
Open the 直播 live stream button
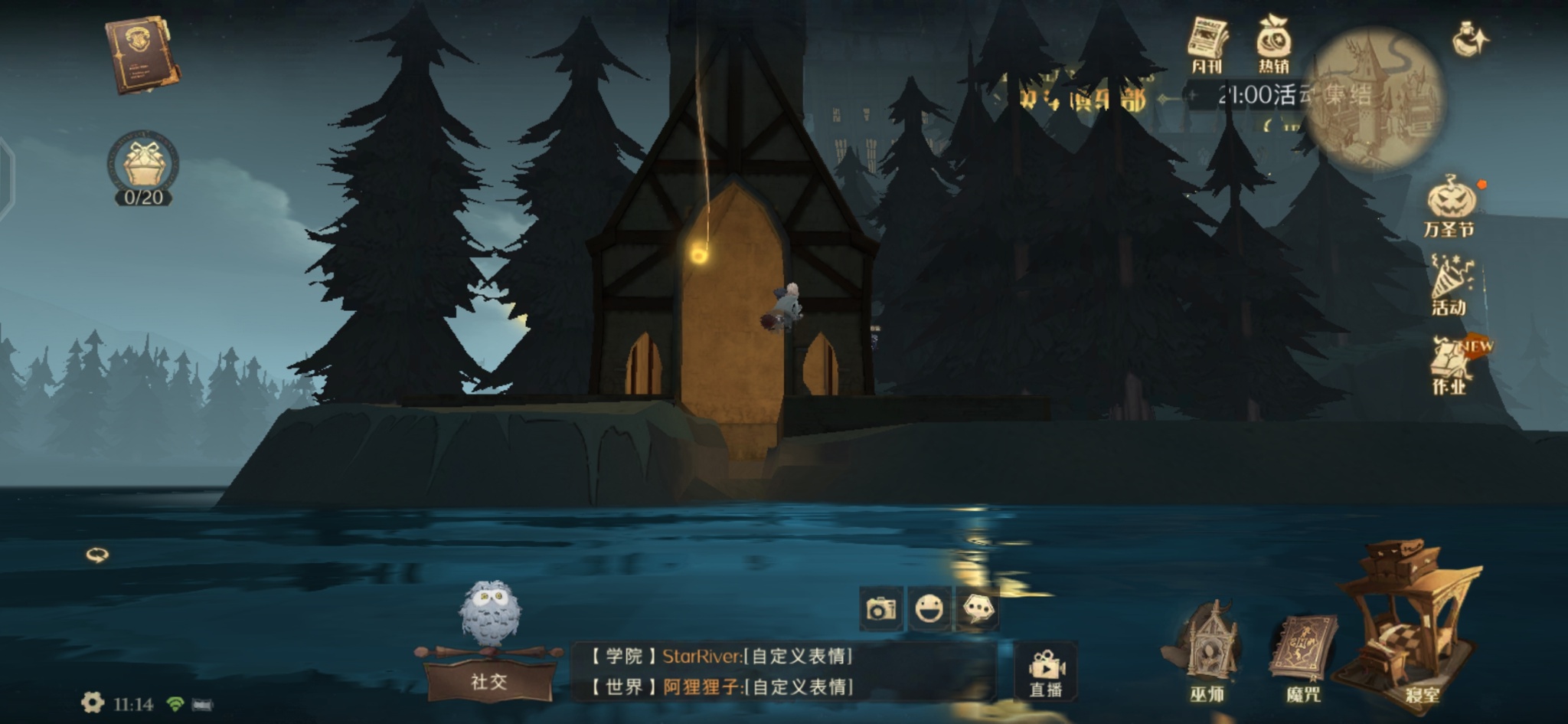tap(1046, 673)
